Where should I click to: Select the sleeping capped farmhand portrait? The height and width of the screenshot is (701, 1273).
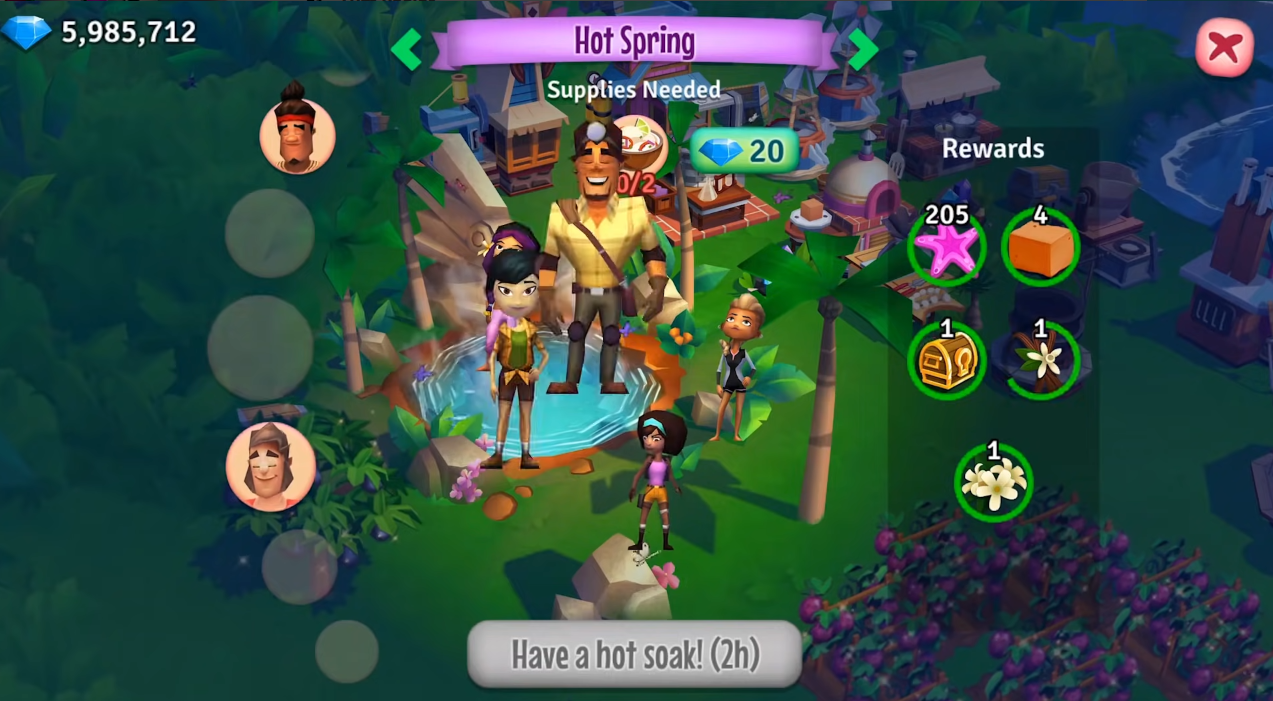270,467
